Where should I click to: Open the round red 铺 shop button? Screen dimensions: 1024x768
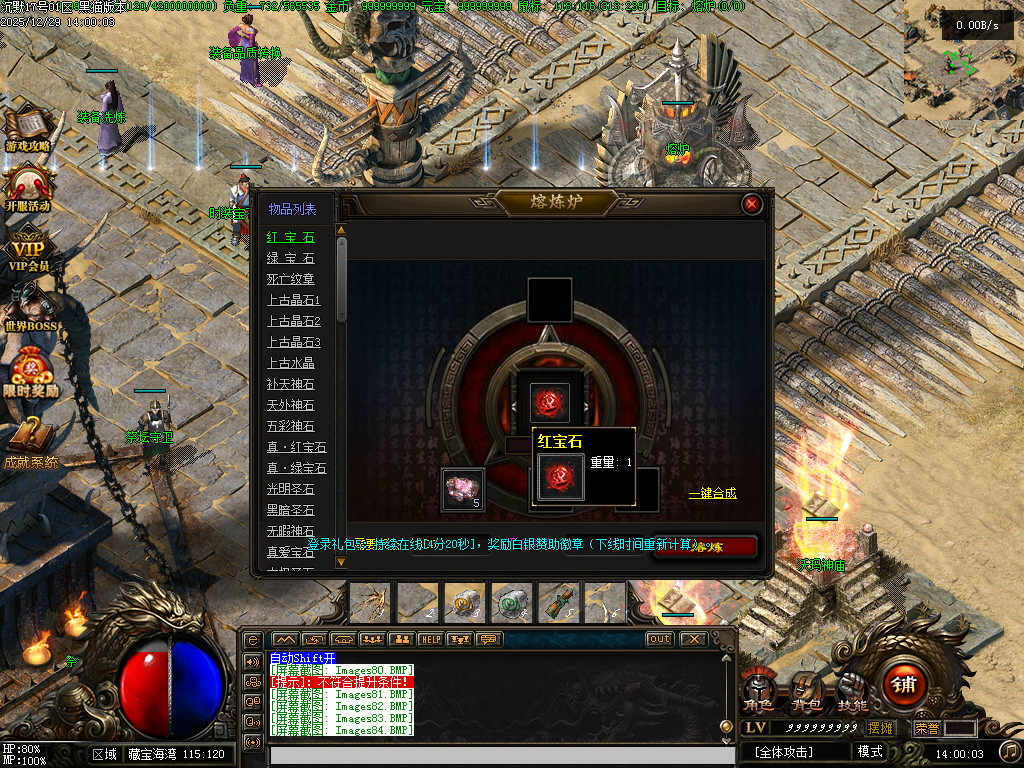tap(904, 684)
